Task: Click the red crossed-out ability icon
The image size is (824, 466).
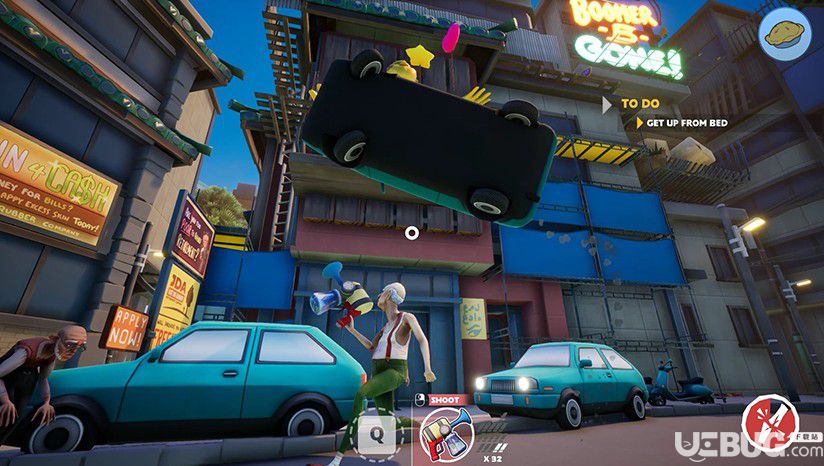Action: [769, 422]
